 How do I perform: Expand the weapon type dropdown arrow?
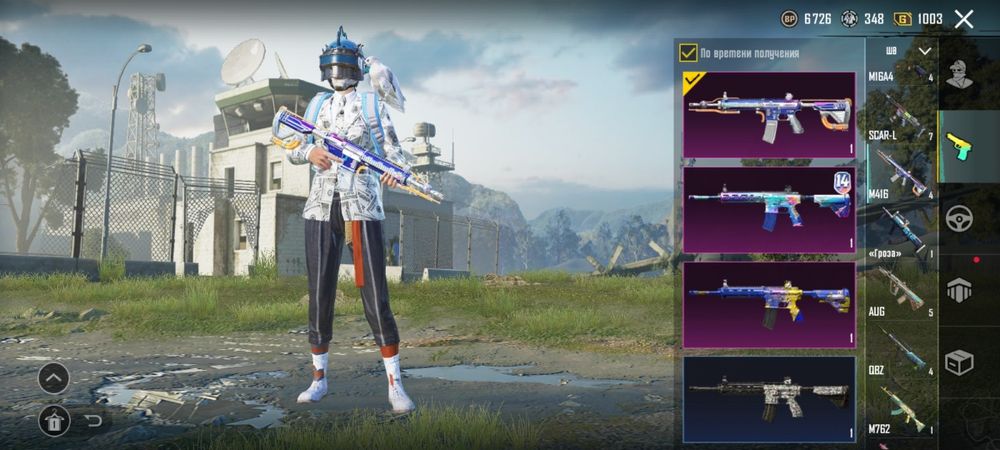925,50
